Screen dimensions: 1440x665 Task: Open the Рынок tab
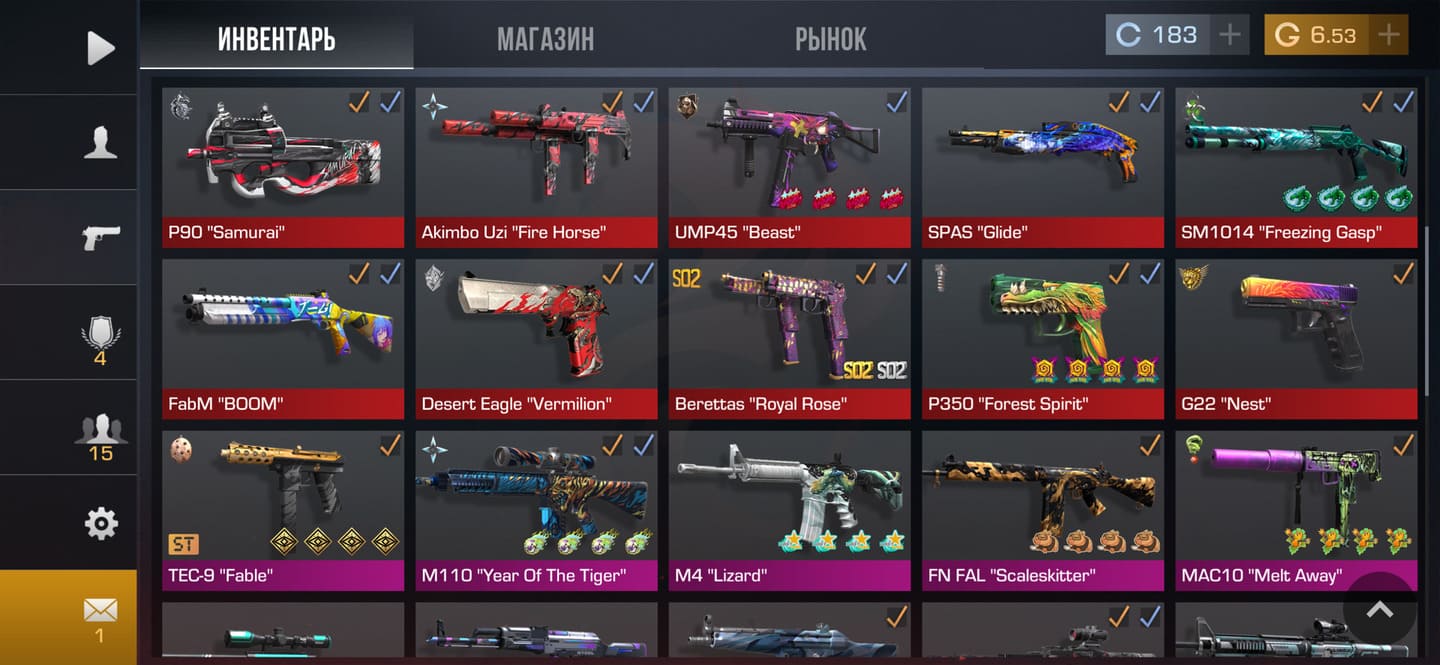click(x=830, y=39)
